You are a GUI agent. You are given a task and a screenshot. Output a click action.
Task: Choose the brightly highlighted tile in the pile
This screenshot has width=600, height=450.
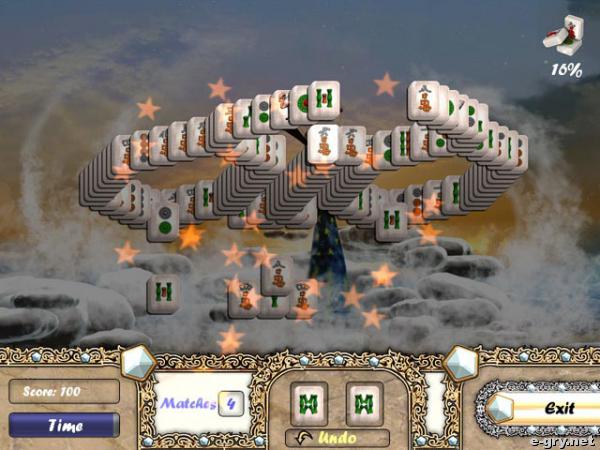322,142
